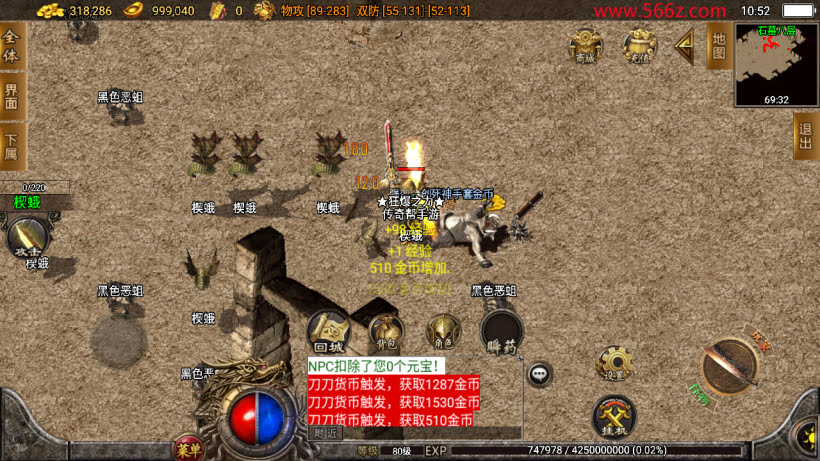Use the 瞬药 instant potion slot
The width and height of the screenshot is (820, 461).
501,331
